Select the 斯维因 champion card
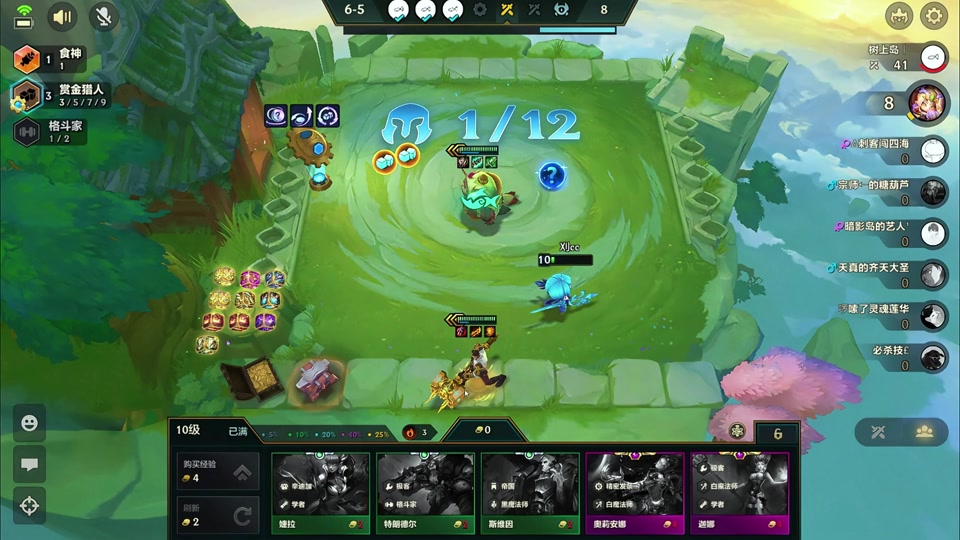 click(530, 495)
